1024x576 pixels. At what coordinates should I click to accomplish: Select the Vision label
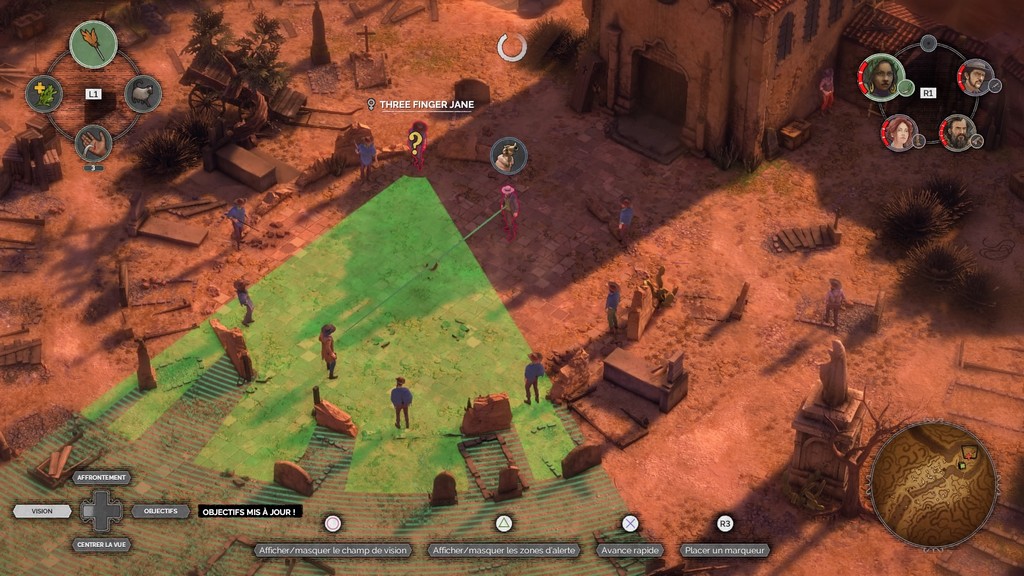coord(42,511)
